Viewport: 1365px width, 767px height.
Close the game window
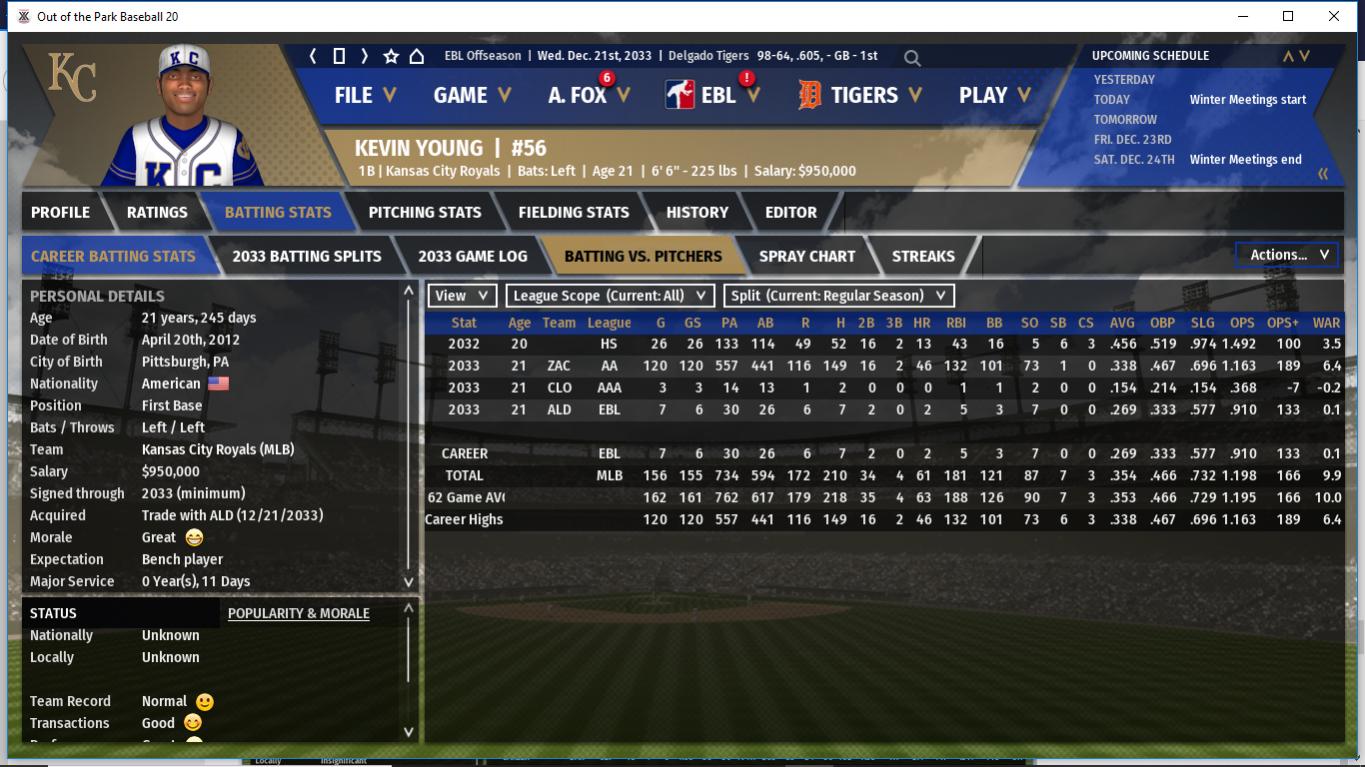pyautogui.click(x=1333, y=16)
